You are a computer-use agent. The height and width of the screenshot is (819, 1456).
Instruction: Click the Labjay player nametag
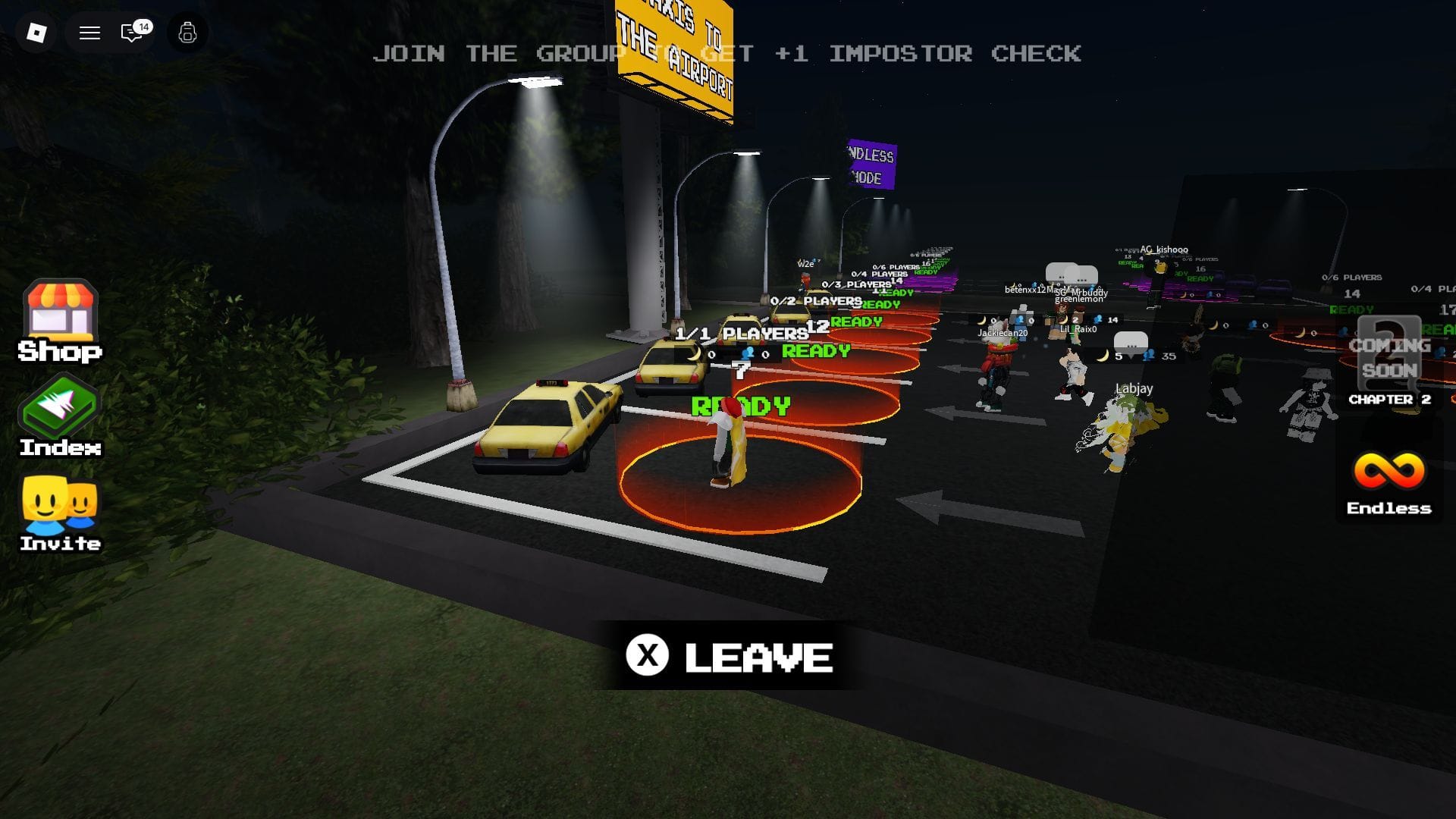click(x=1133, y=388)
